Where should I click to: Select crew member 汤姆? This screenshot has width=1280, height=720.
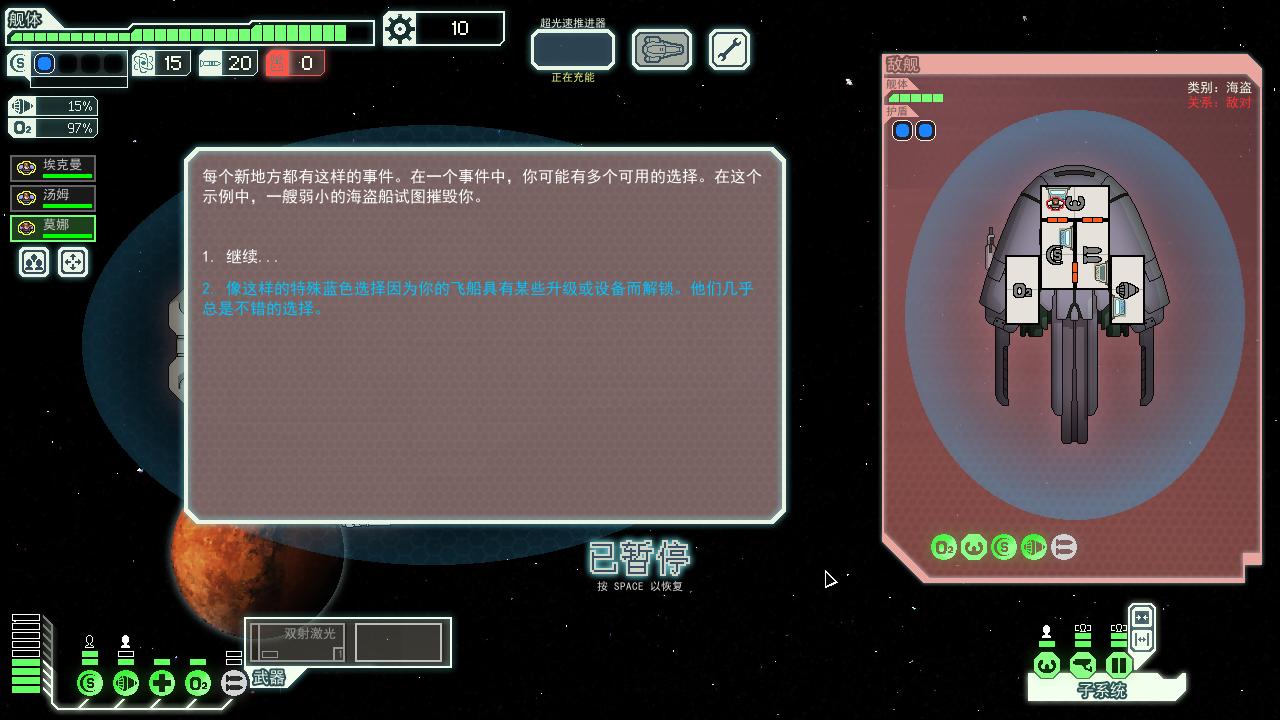(x=53, y=196)
